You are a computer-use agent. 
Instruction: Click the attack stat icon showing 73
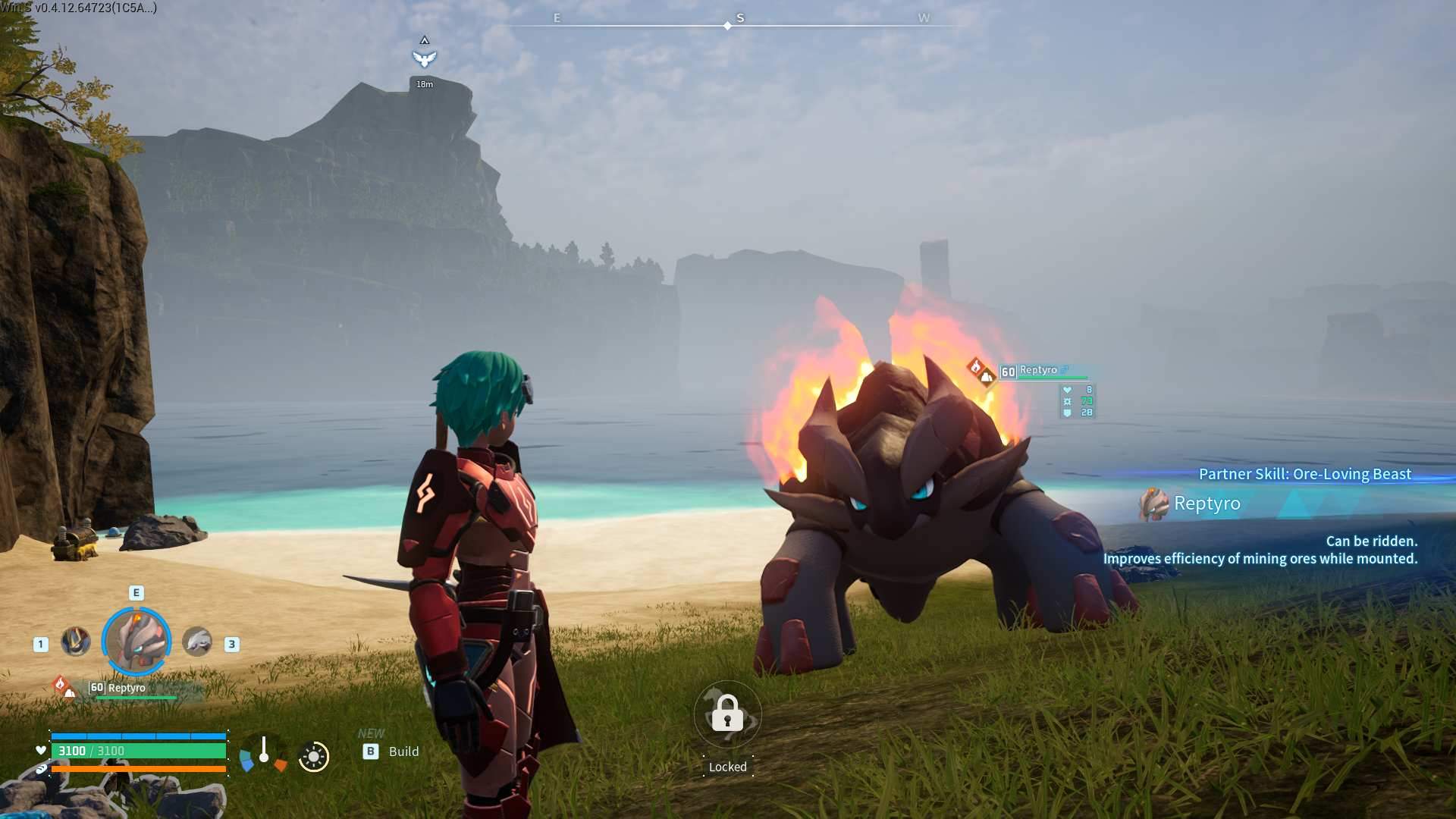coord(1068,403)
